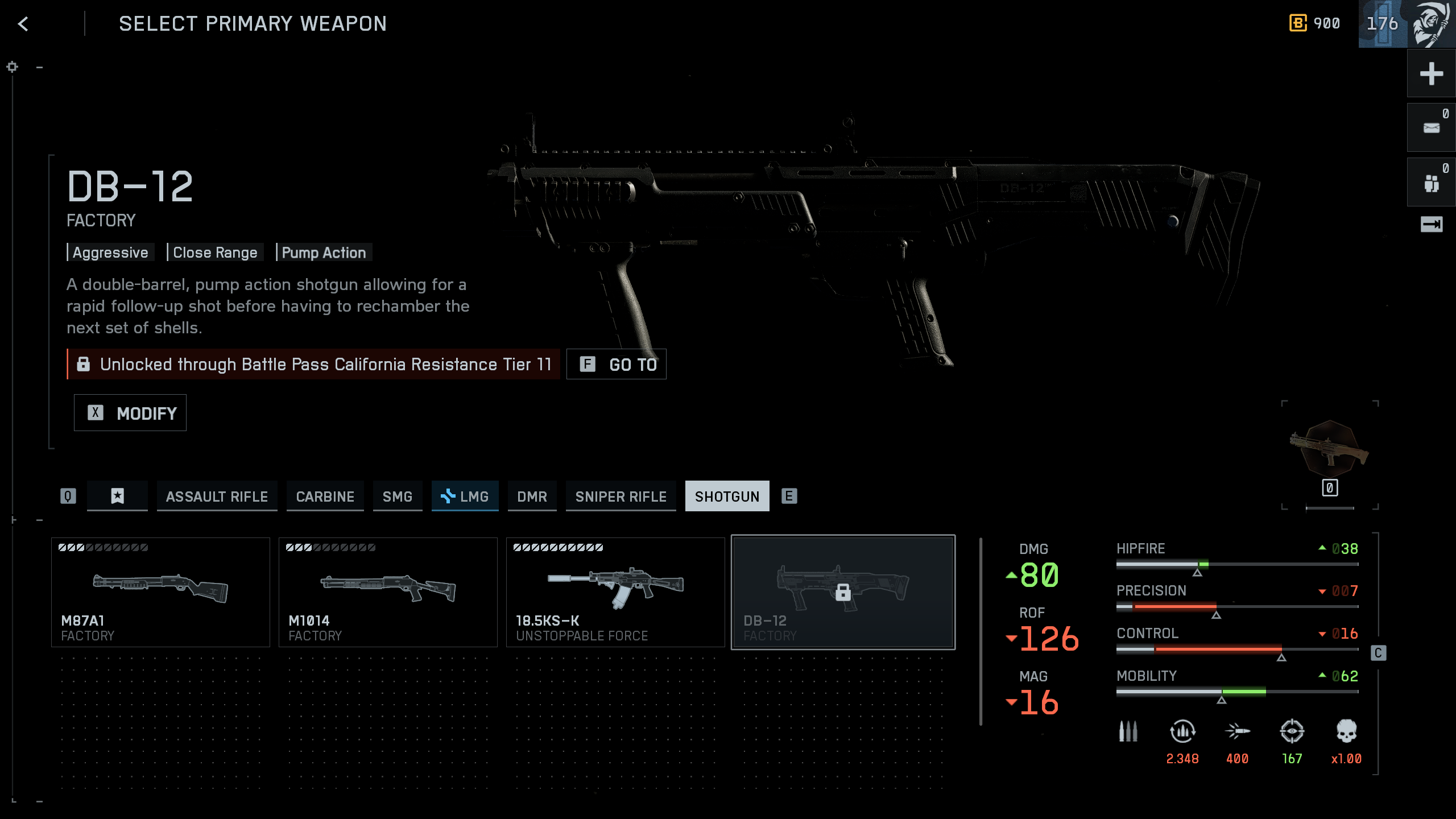Select the M1014 Factory shotgun

pos(388,592)
